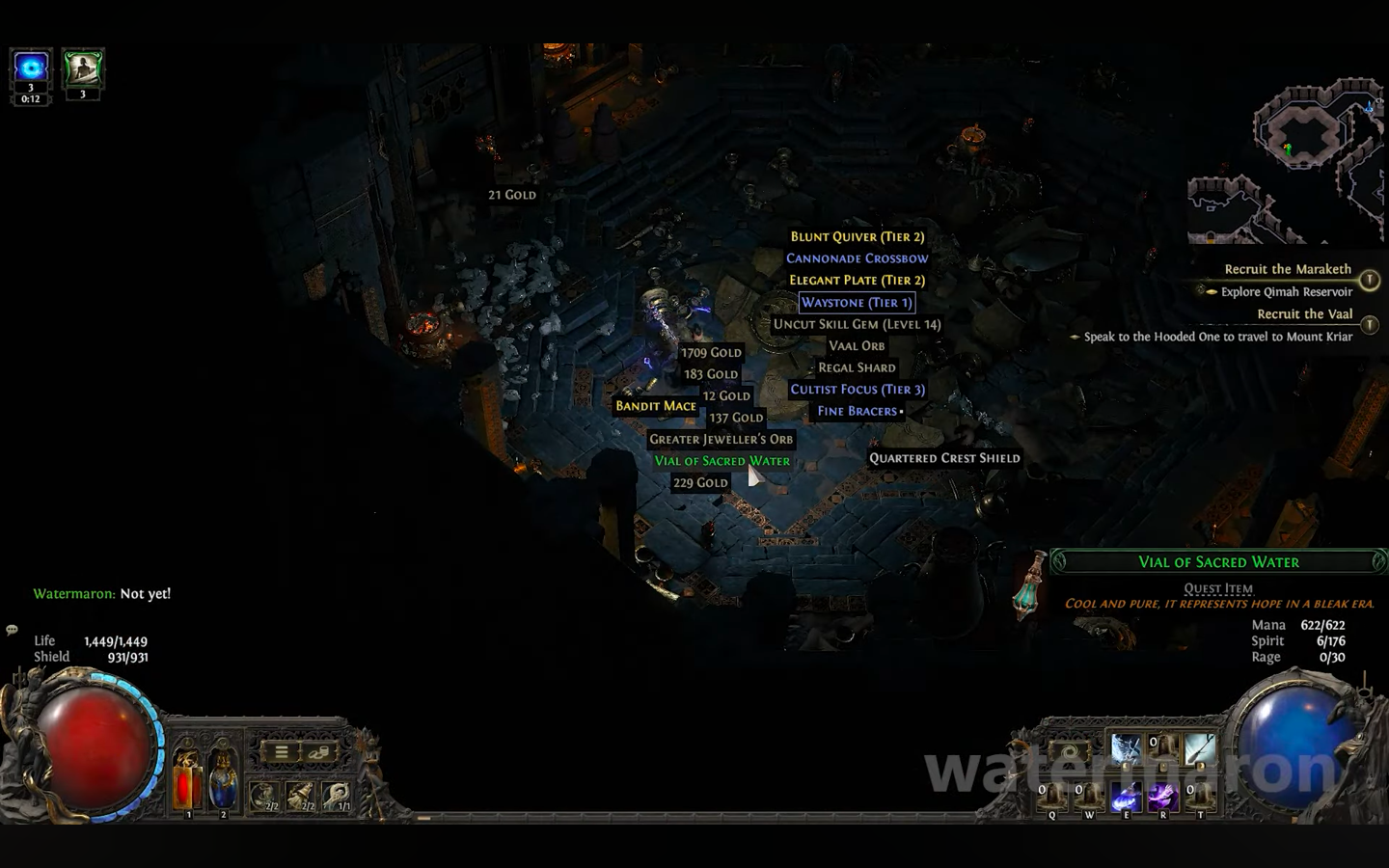Viewport: 1389px width, 868px height.
Task: Grab the Waystone (Tier 1) from the ground
Action: coord(857,302)
